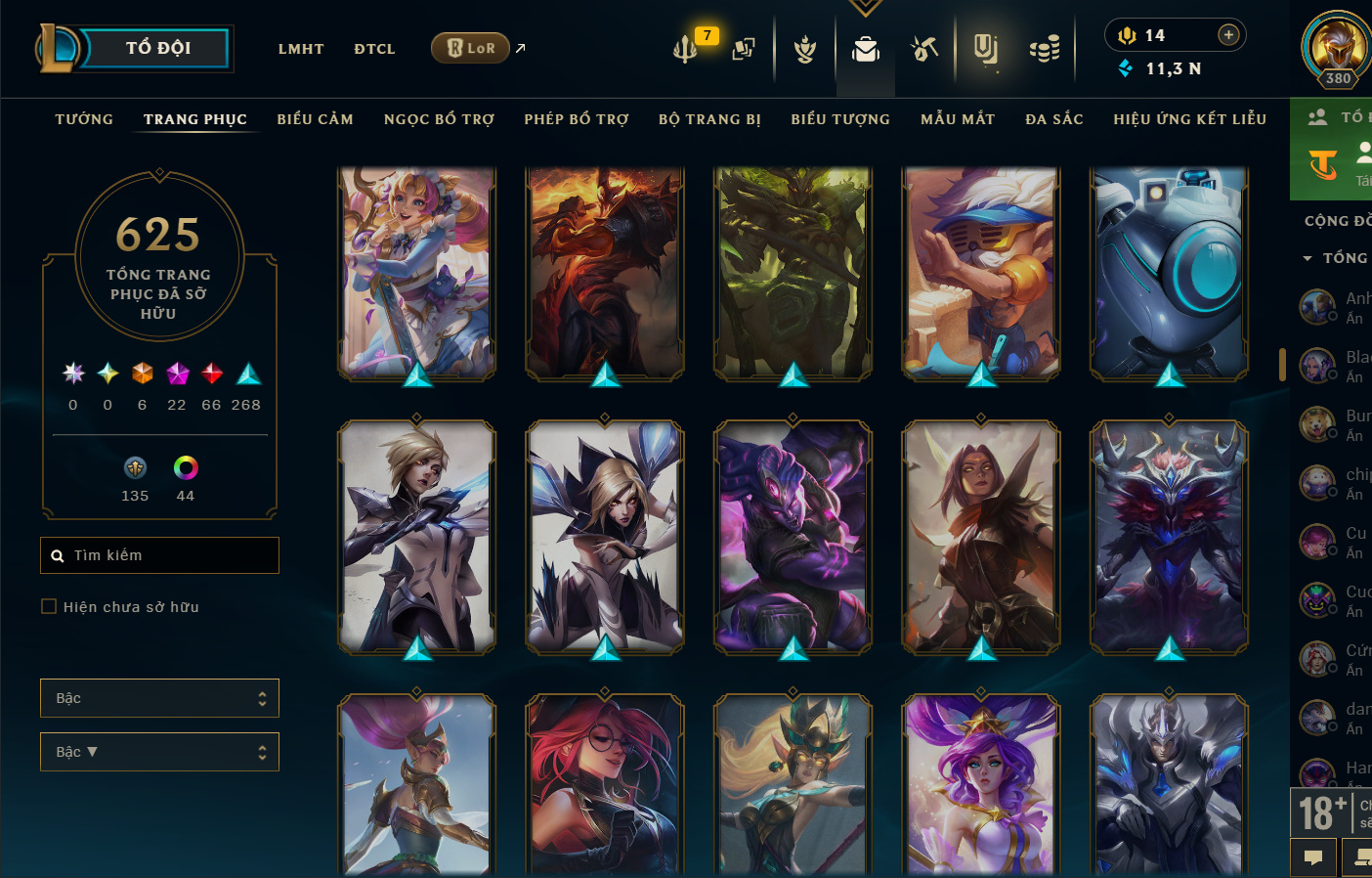Select the PHÉP BỔ TRỢ tab
The width and height of the screenshot is (1372, 878).
tap(577, 119)
